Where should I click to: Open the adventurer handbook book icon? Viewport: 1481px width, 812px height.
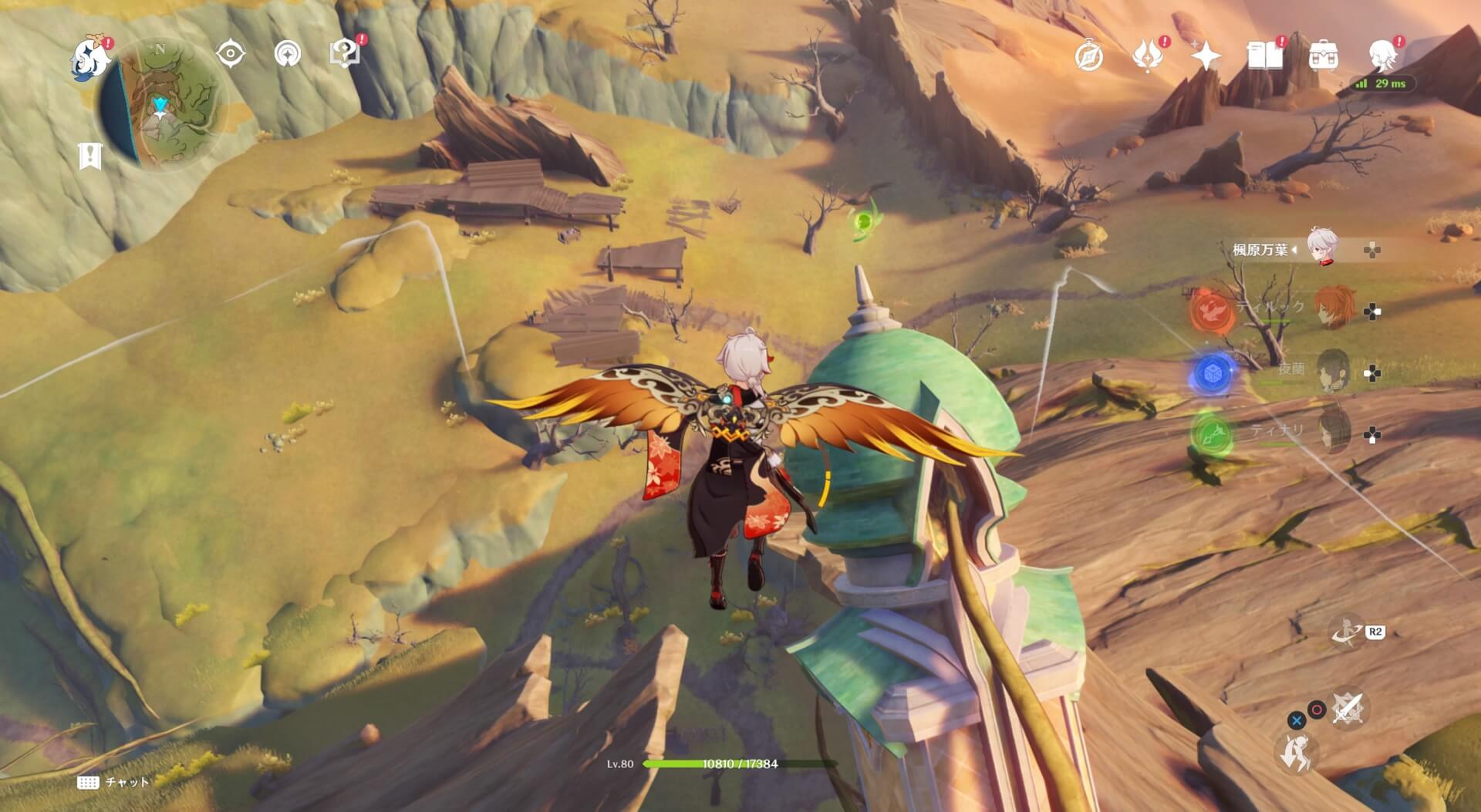coord(1264,56)
